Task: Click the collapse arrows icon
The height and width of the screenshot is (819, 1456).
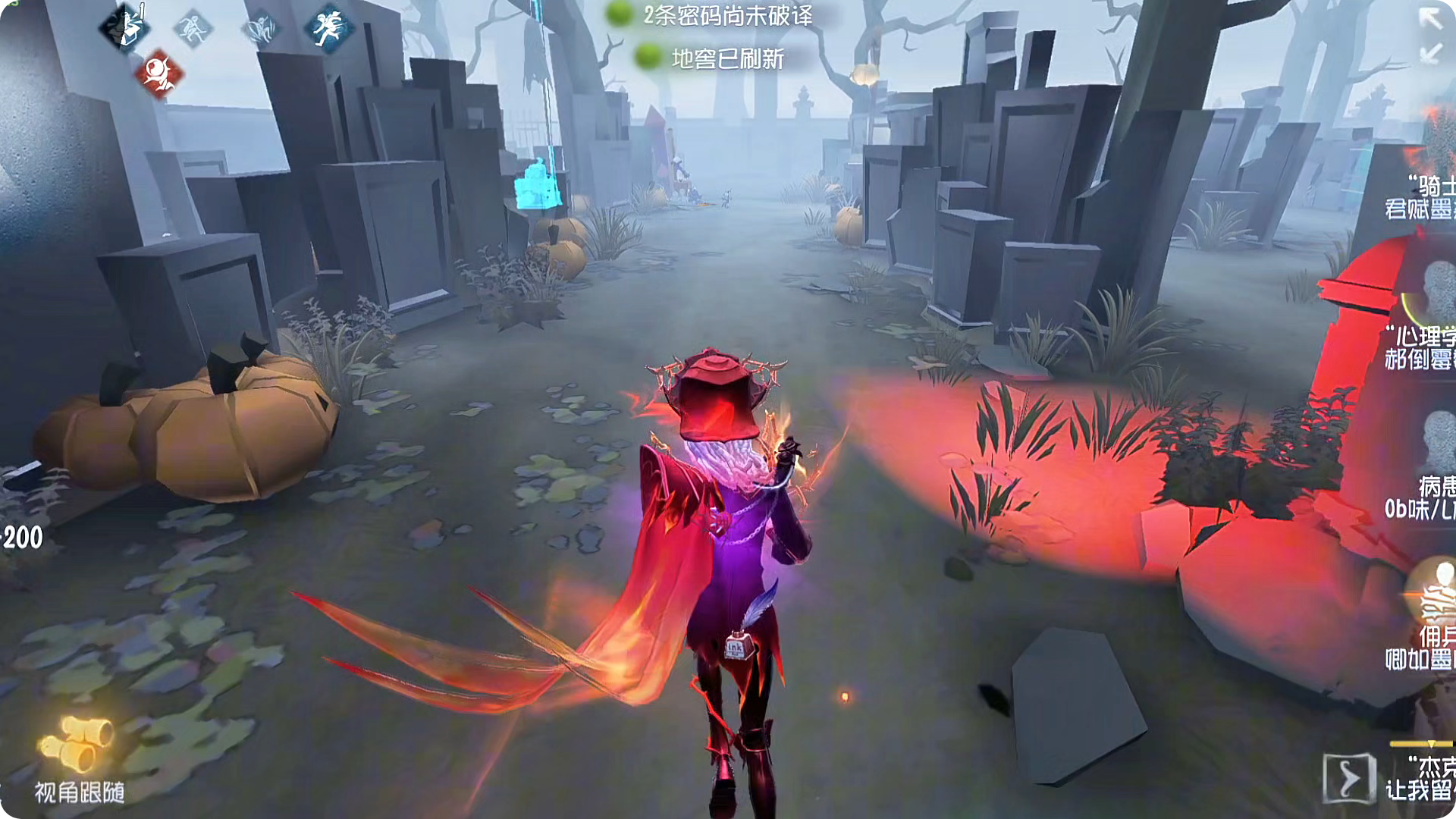Action: click(x=1430, y=34)
